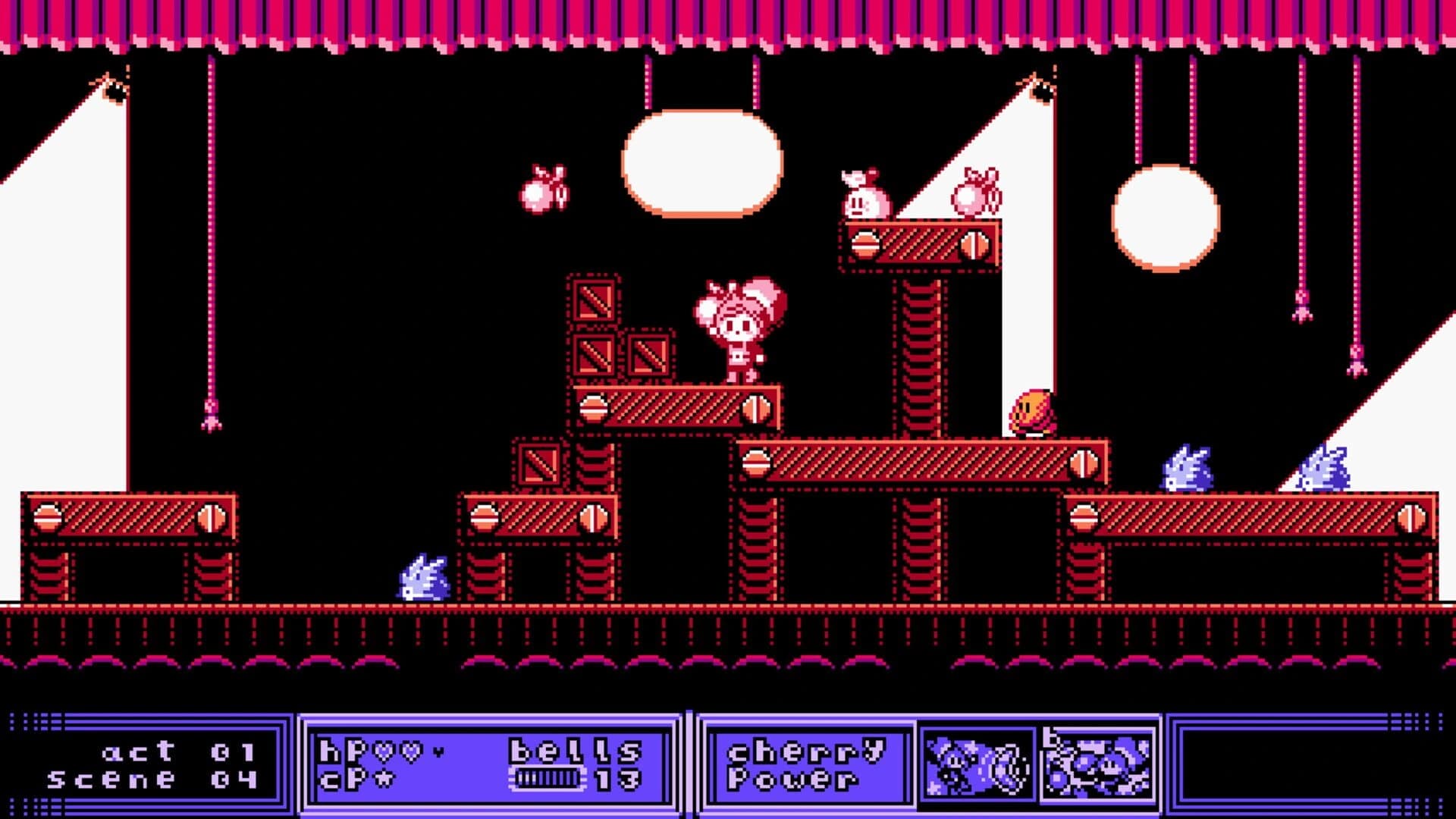Viewport: 1456px width, 819px height.
Task: Click the pig enemy on the top-right platform
Action: [x=862, y=197]
